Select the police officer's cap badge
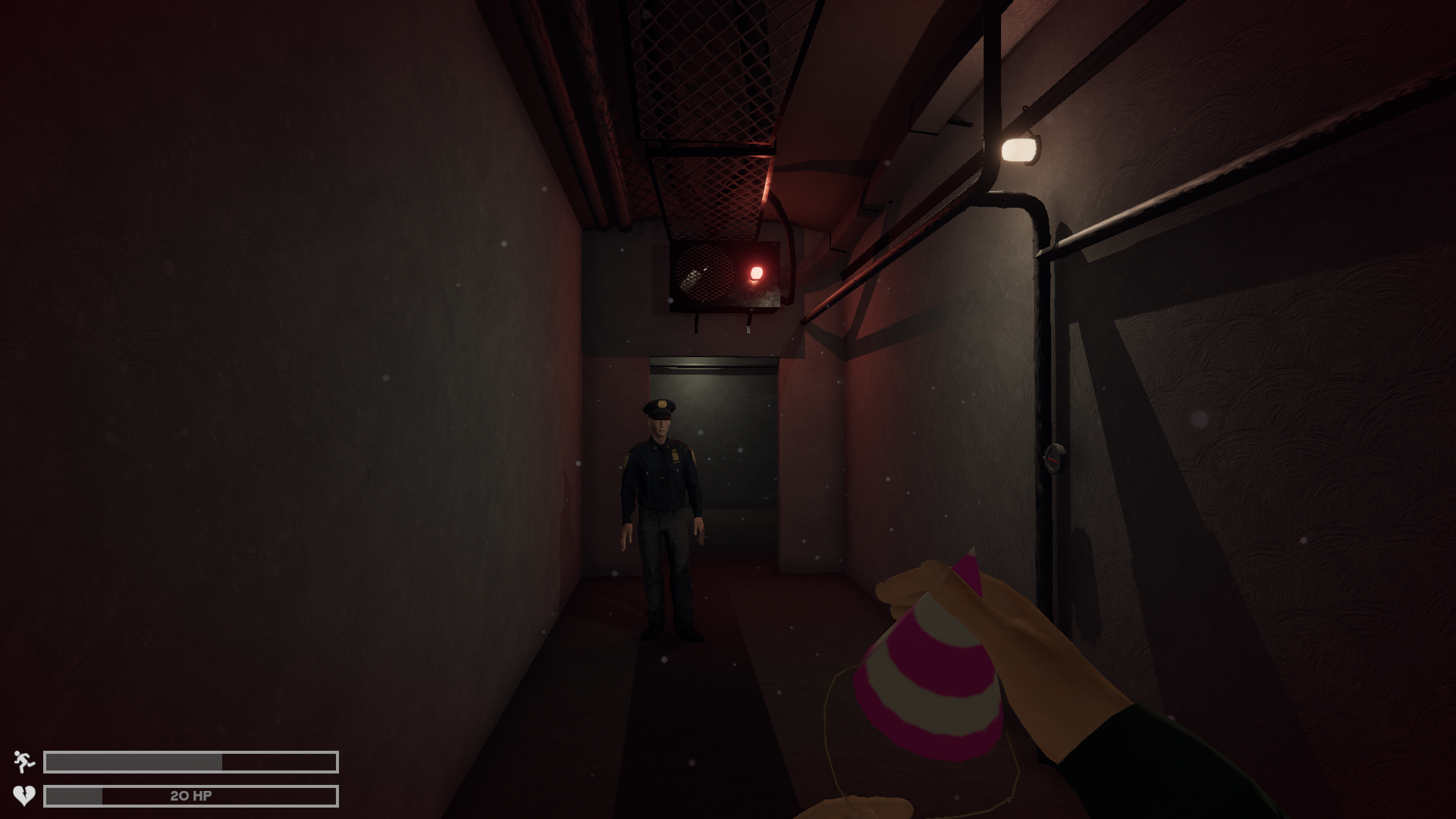1456x819 pixels. (663, 404)
